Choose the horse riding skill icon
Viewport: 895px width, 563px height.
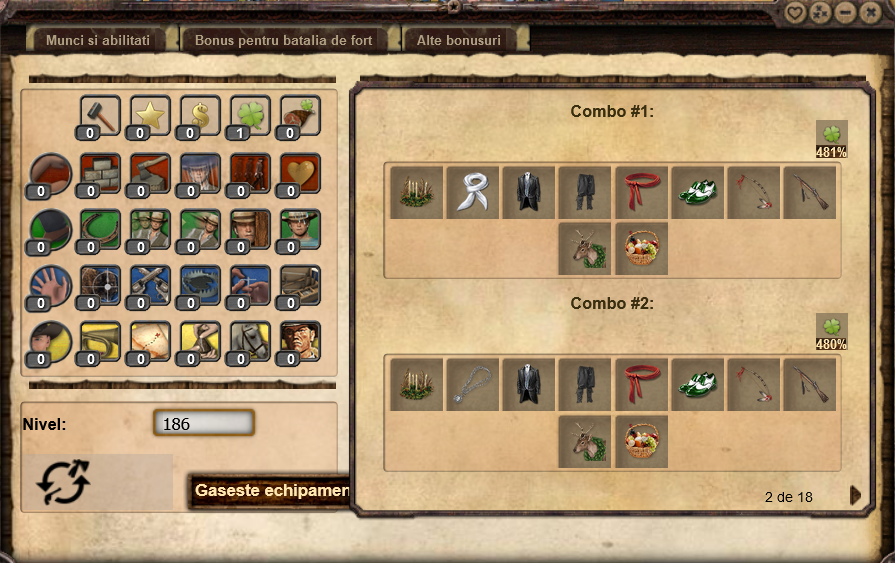coord(250,341)
